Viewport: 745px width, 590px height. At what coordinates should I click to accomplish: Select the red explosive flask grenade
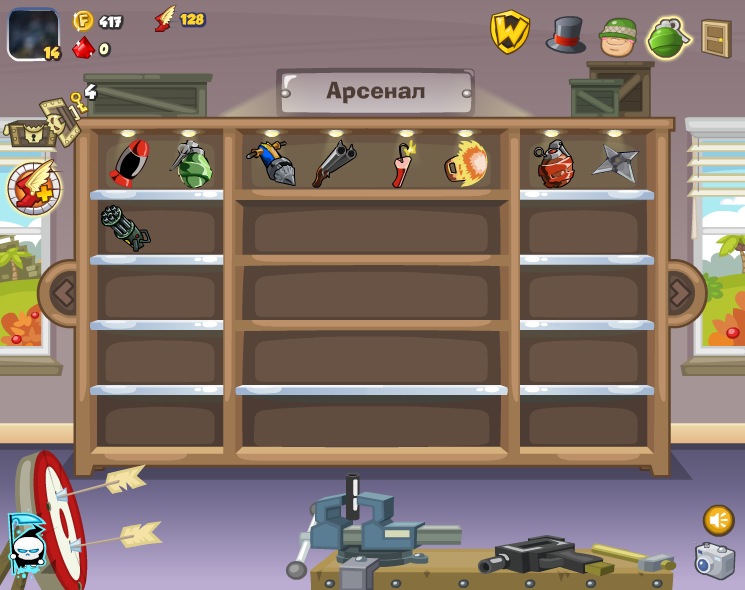point(555,164)
